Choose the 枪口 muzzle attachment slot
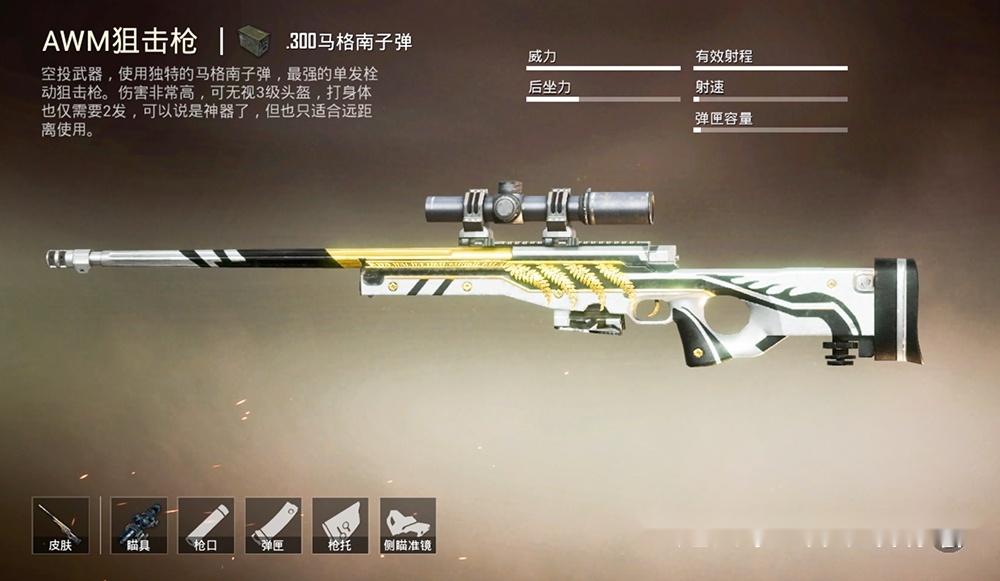 (206, 525)
